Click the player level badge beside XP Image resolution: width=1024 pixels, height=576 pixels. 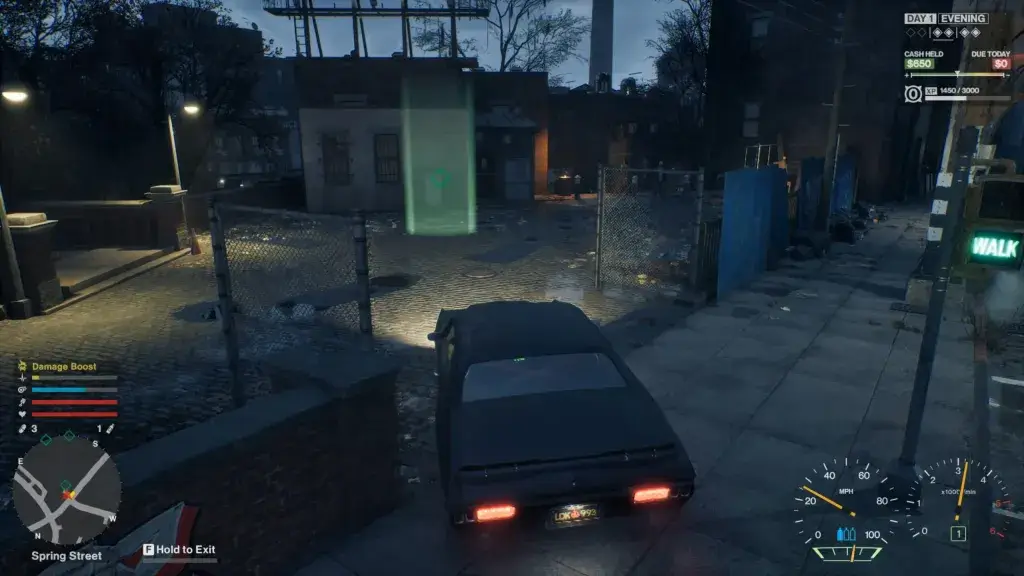click(x=913, y=93)
